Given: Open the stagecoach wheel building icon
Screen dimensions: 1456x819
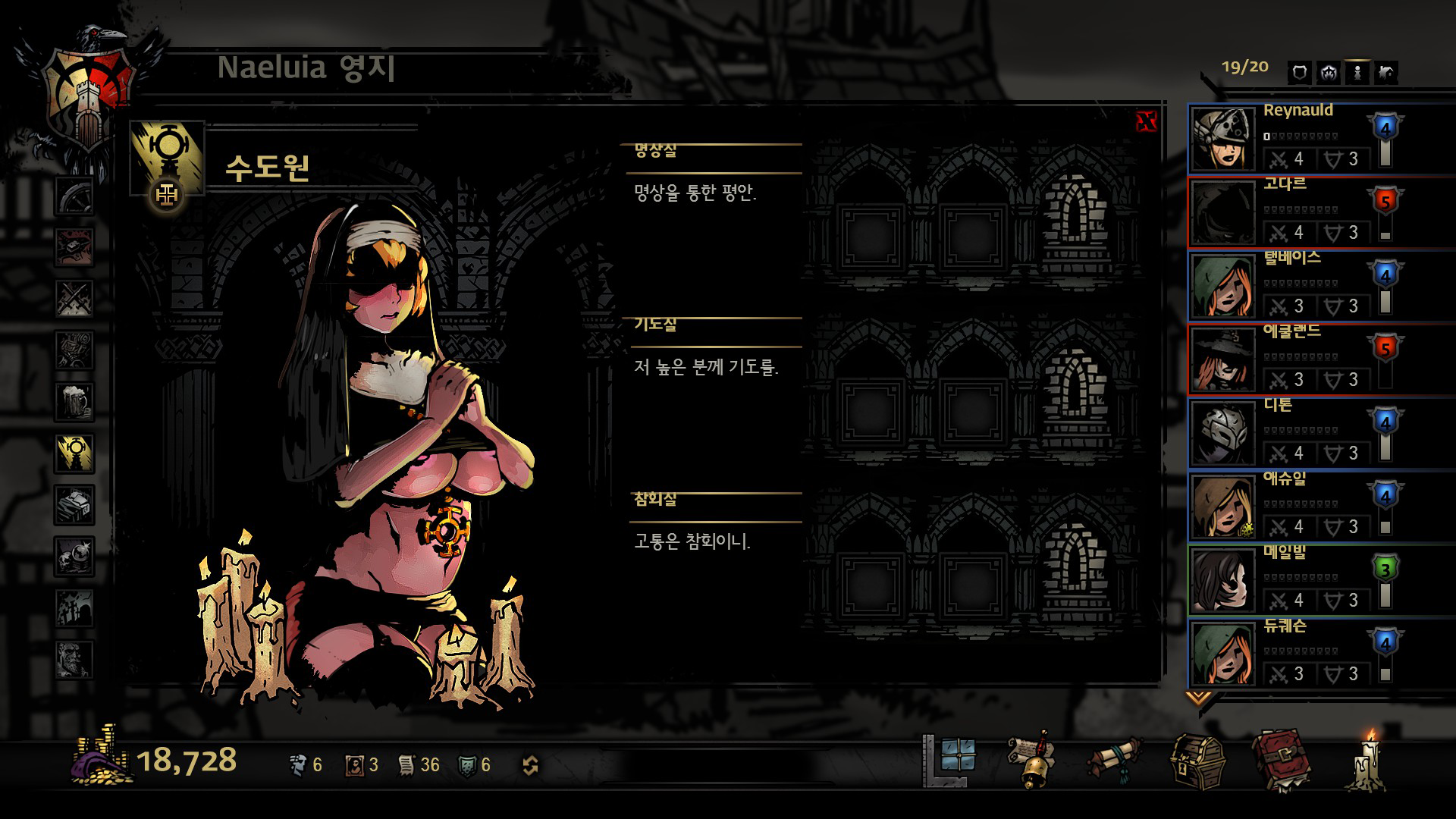Looking at the screenshot, I should [x=74, y=196].
